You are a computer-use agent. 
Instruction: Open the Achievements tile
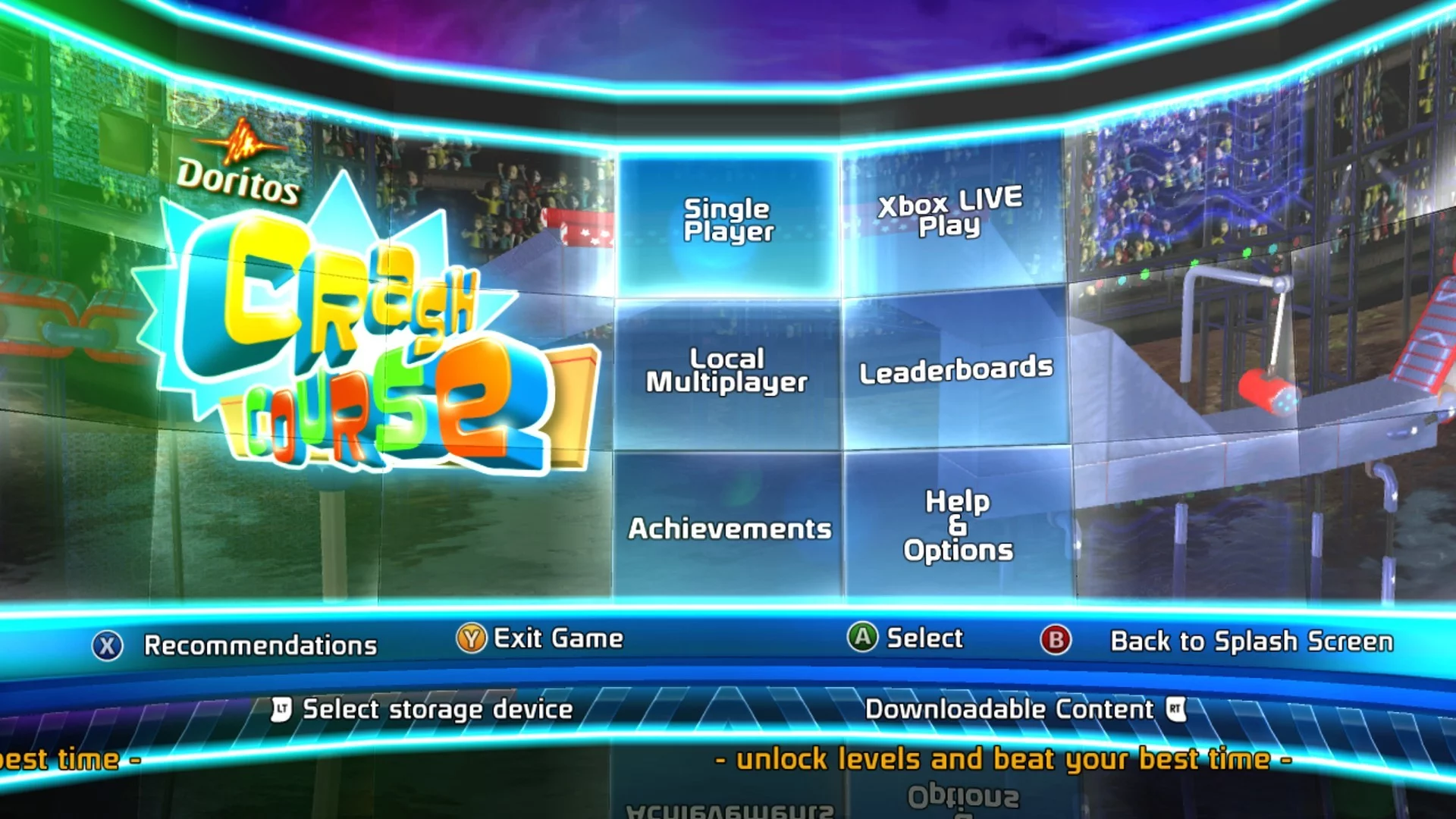click(x=729, y=528)
